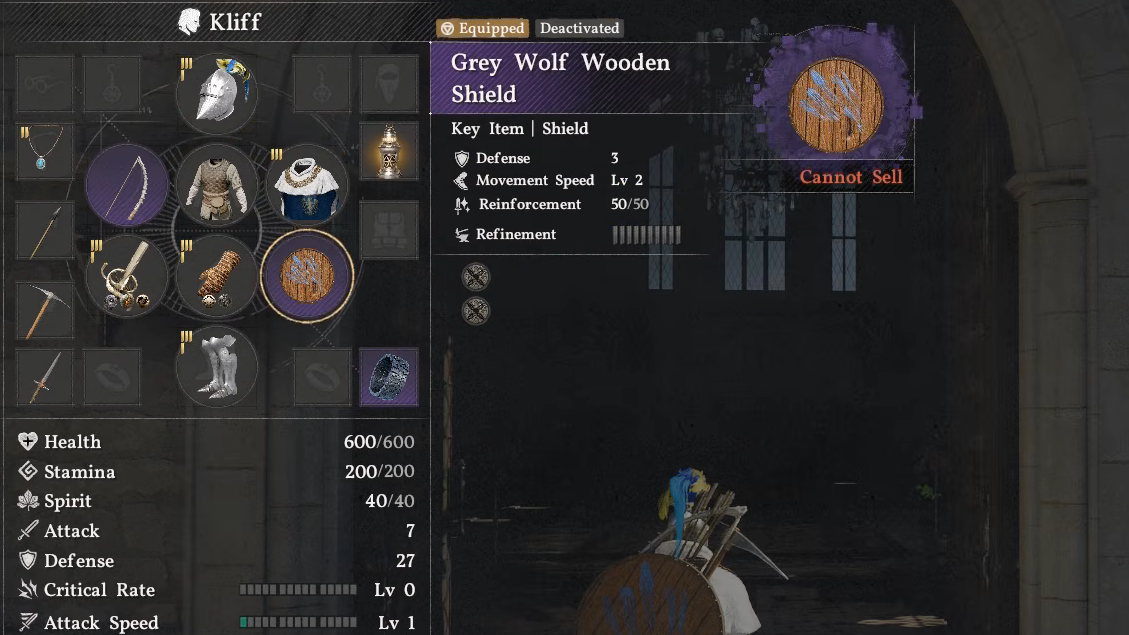Select the pickaxe tool slot

pyautogui.click(x=45, y=310)
